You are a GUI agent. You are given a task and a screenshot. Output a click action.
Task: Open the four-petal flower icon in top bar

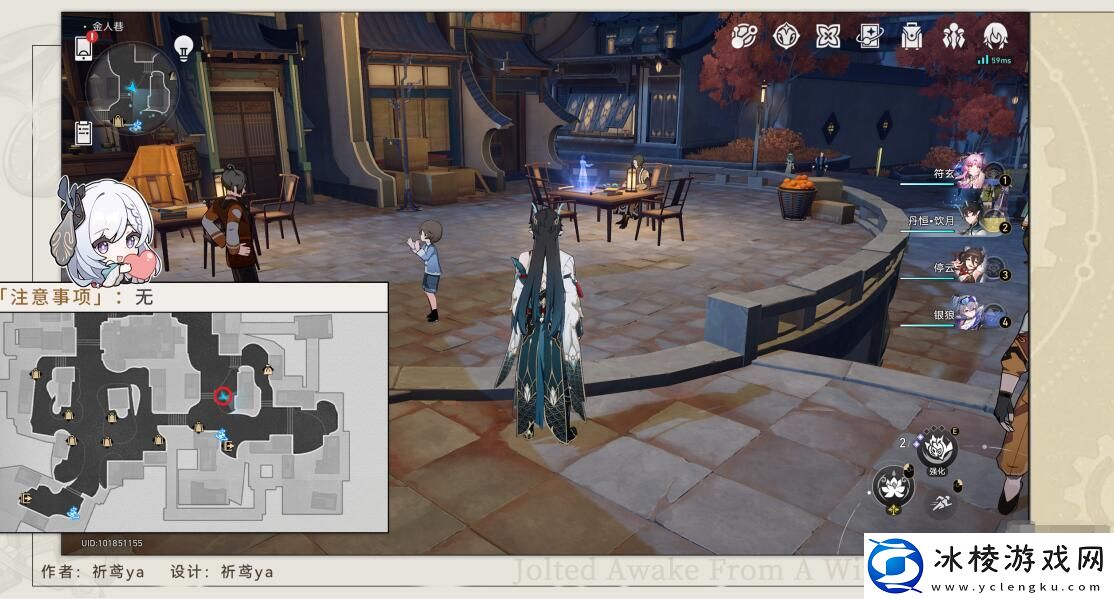(828, 37)
